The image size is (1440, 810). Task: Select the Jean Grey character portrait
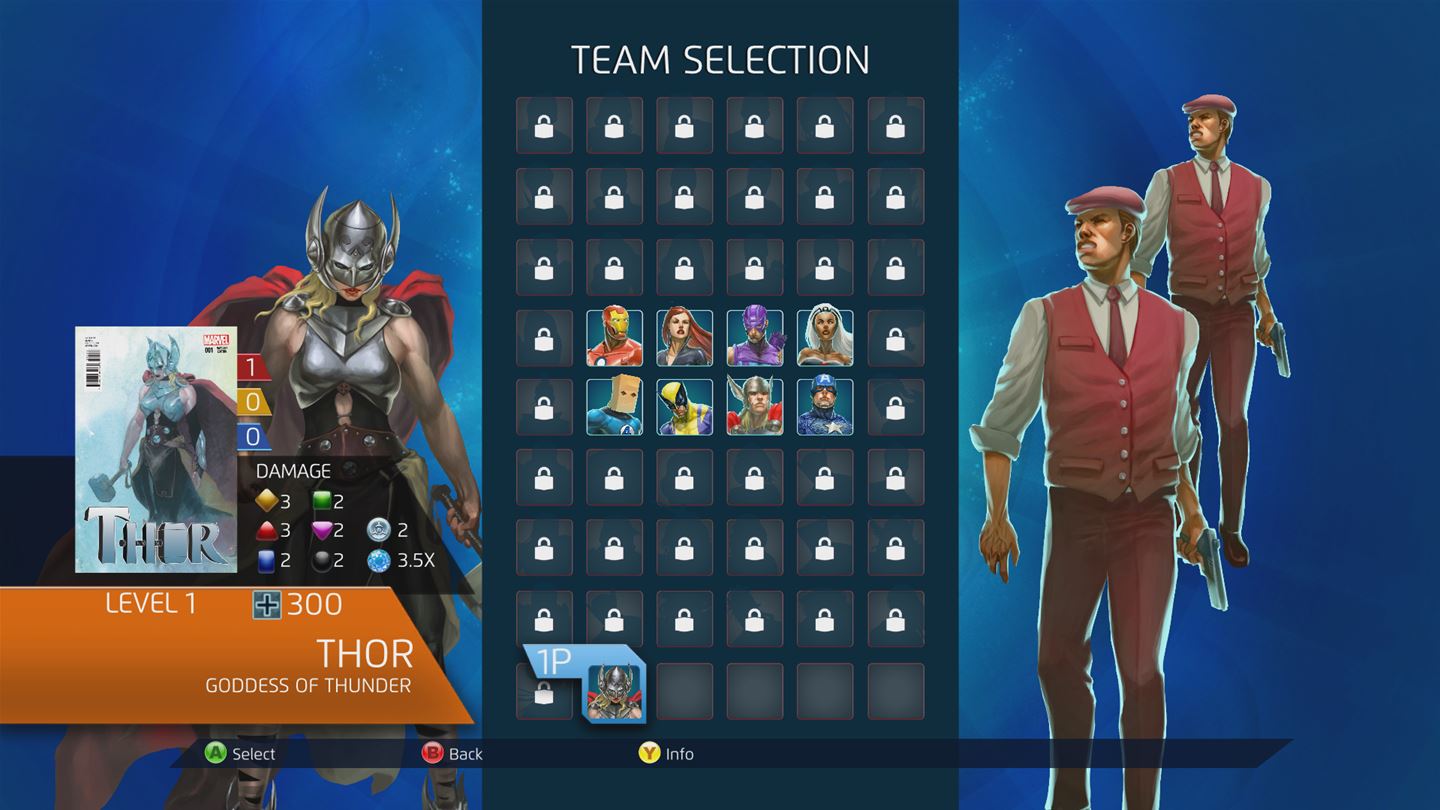pyautogui.click(x=684, y=338)
